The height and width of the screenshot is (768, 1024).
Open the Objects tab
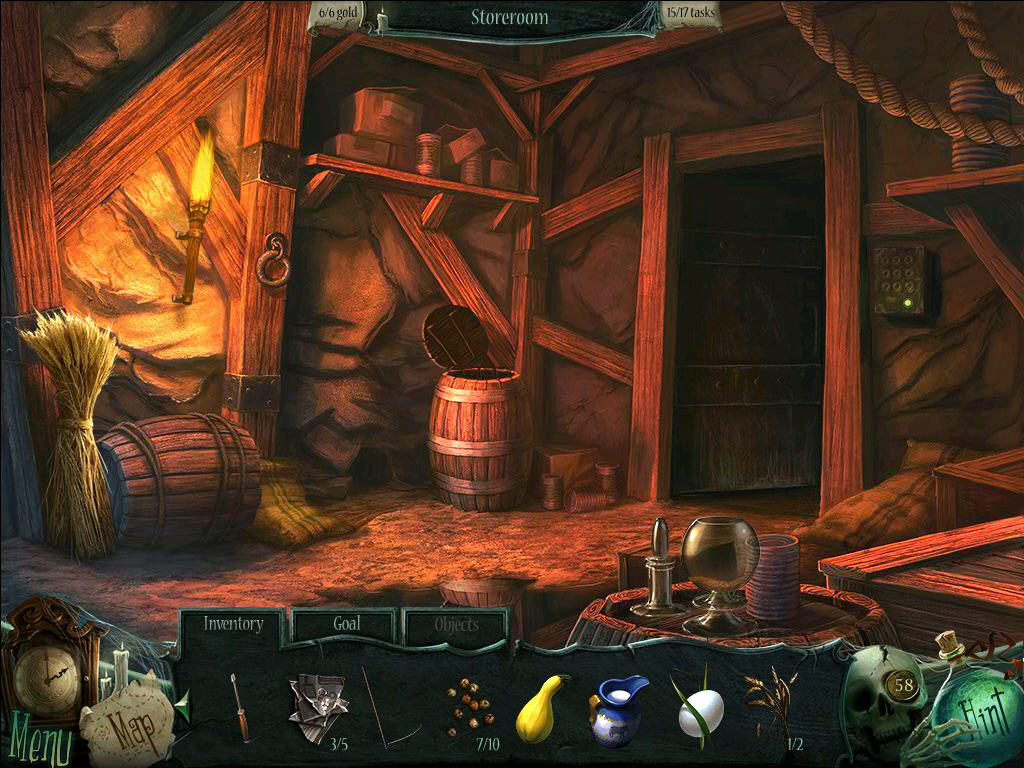click(456, 626)
